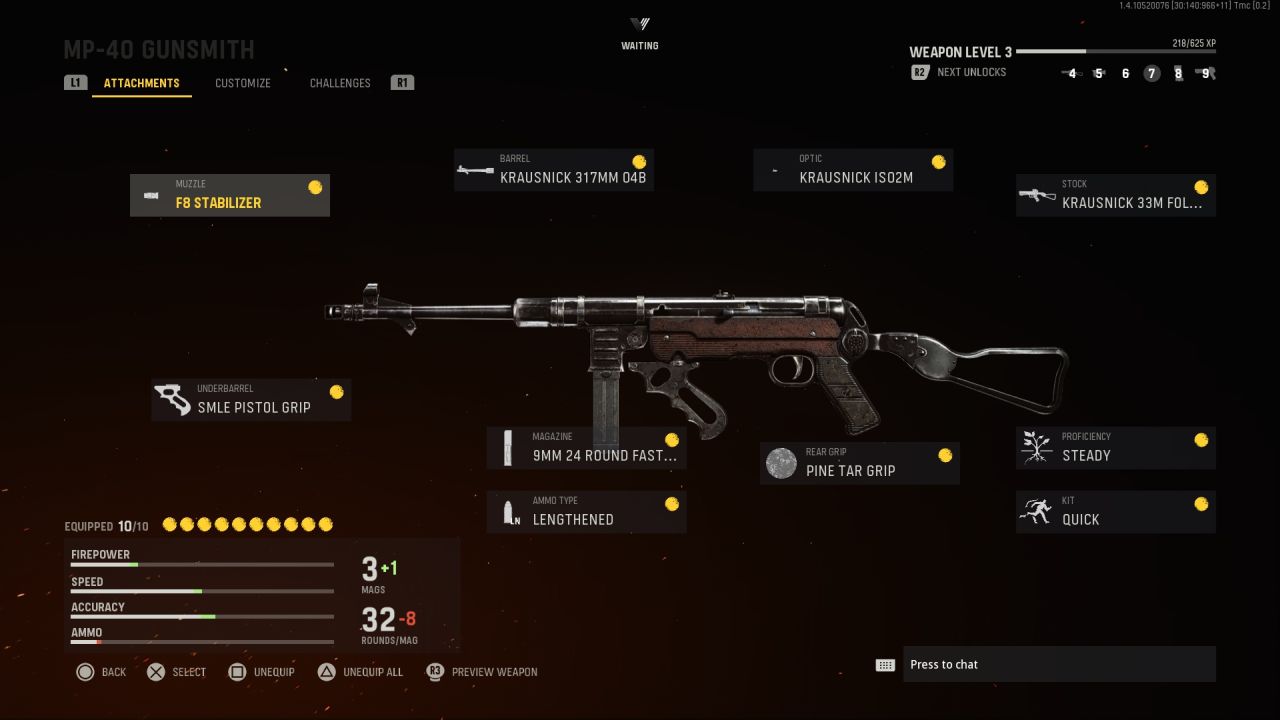
Task: Click the L1 tab navigation bumper
Action: click(x=75, y=83)
